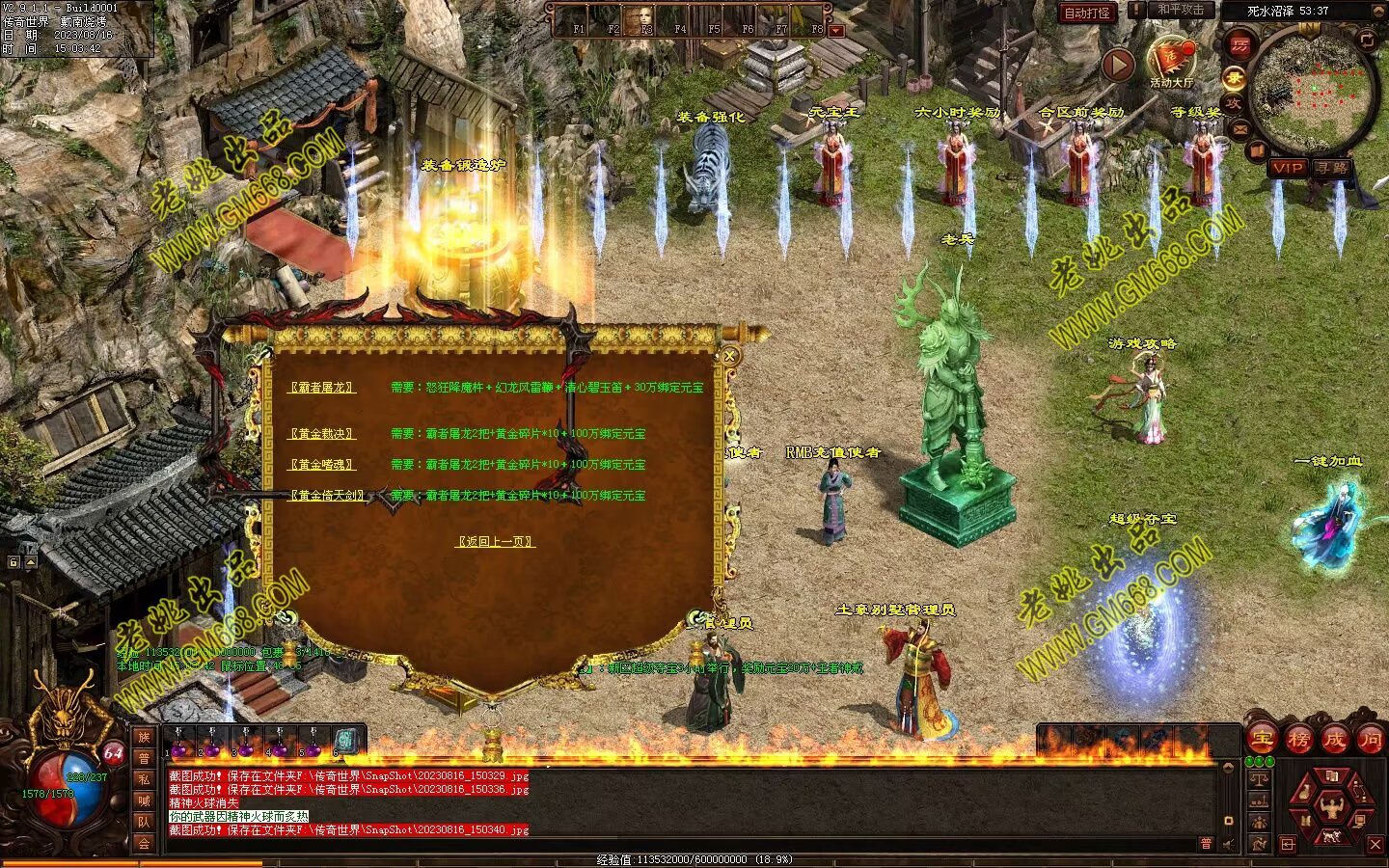Select the 霸者屠龙 forging recipe
The width and height of the screenshot is (1389, 868).
click(322, 388)
